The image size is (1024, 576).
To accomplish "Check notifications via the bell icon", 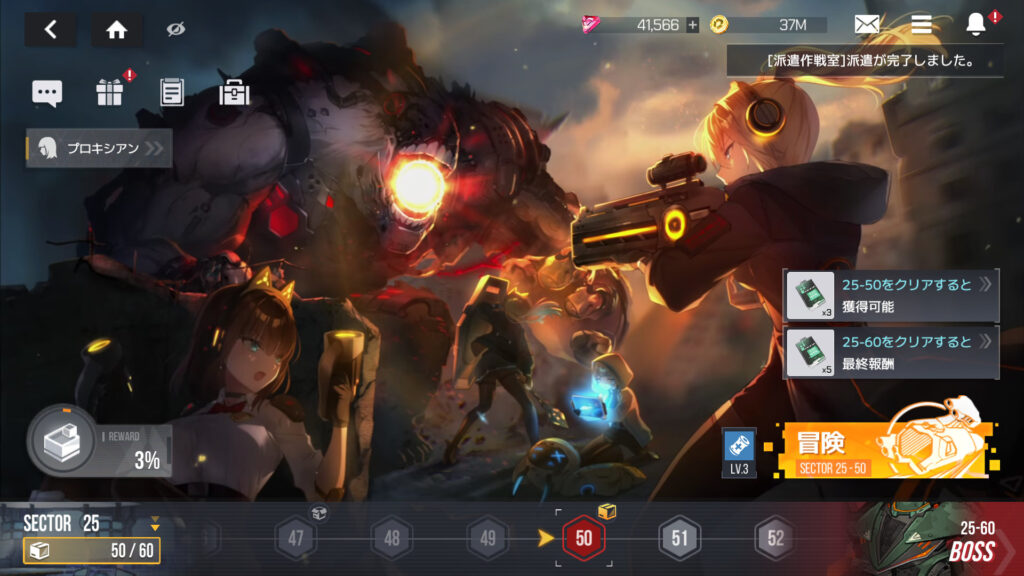I will (976, 25).
